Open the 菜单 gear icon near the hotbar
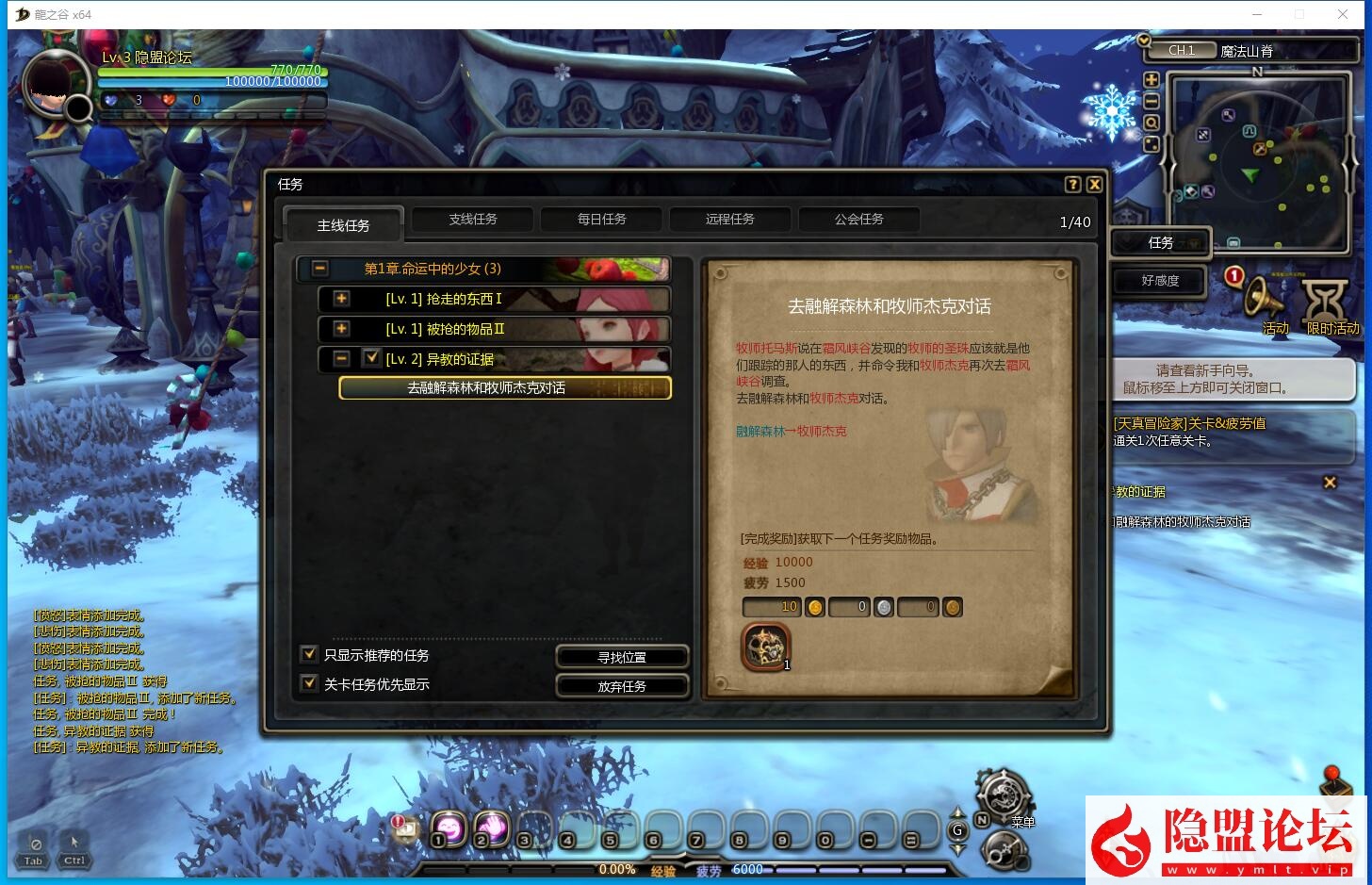 click(x=1002, y=796)
